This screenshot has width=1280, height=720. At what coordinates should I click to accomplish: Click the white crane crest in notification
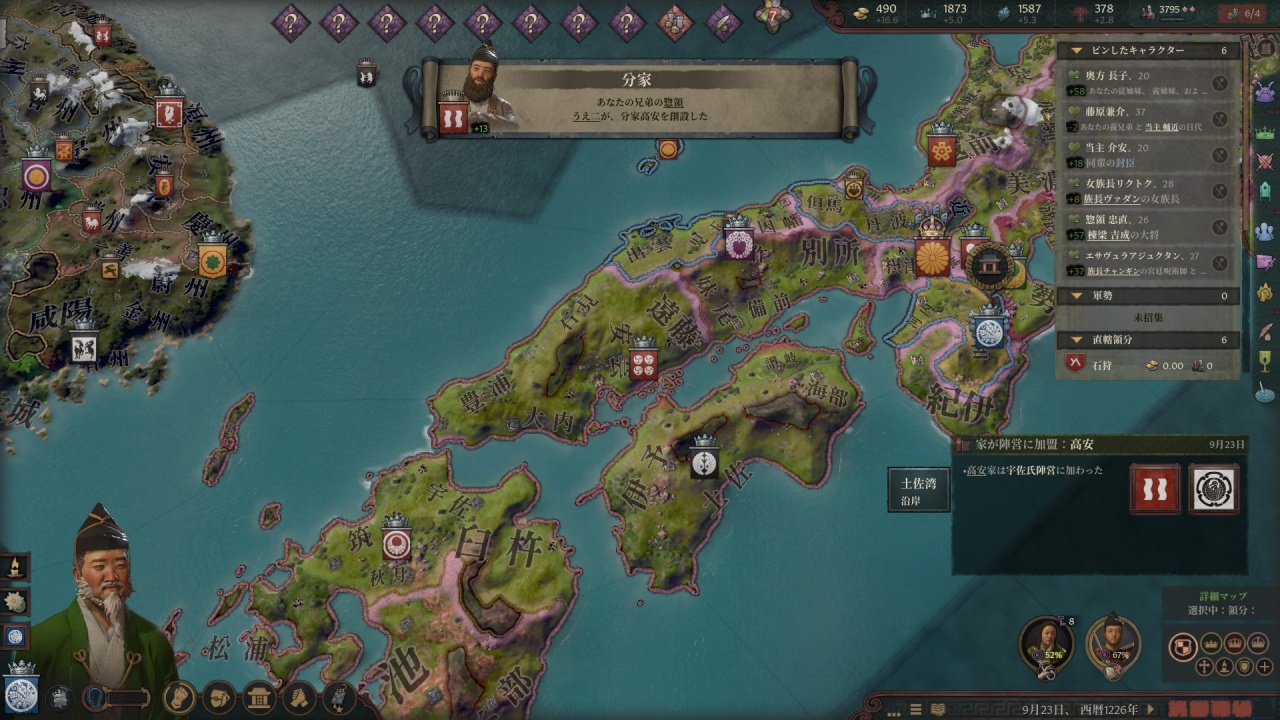coord(1214,490)
